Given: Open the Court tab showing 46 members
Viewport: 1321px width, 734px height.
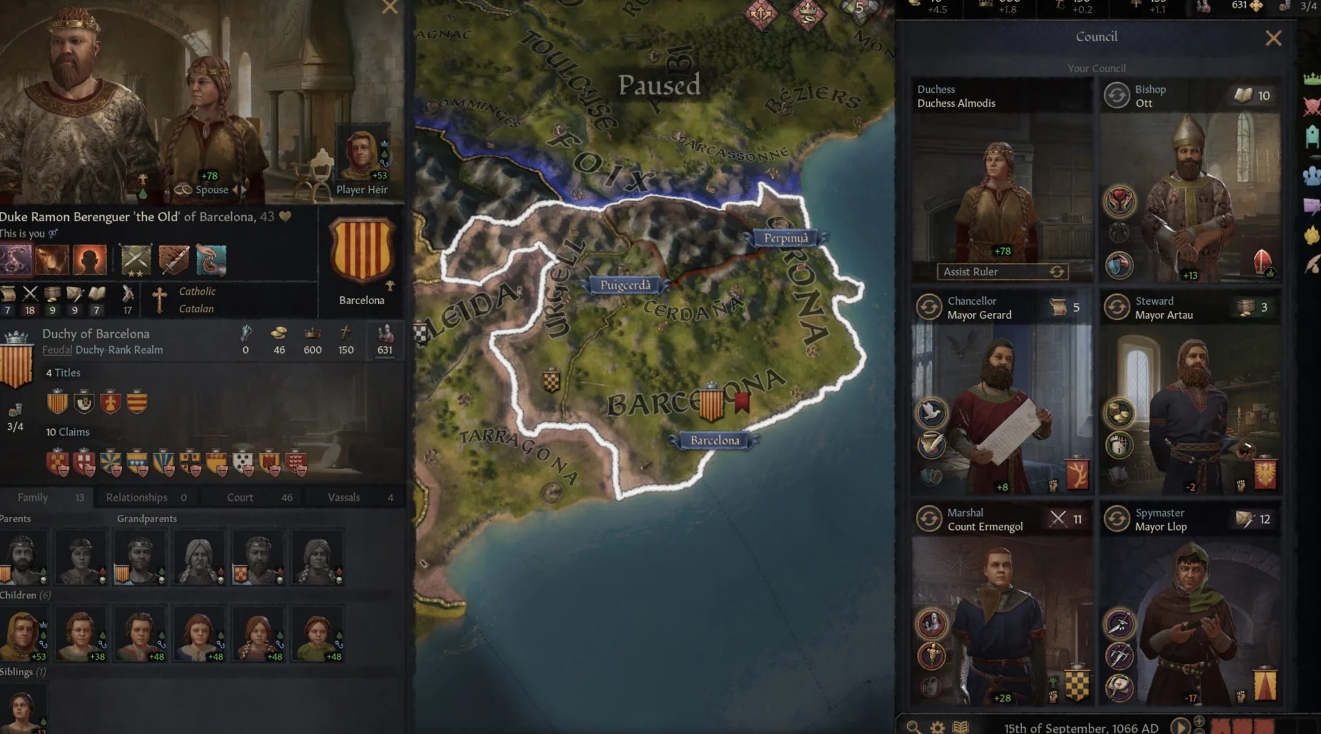Looking at the screenshot, I should [x=239, y=496].
